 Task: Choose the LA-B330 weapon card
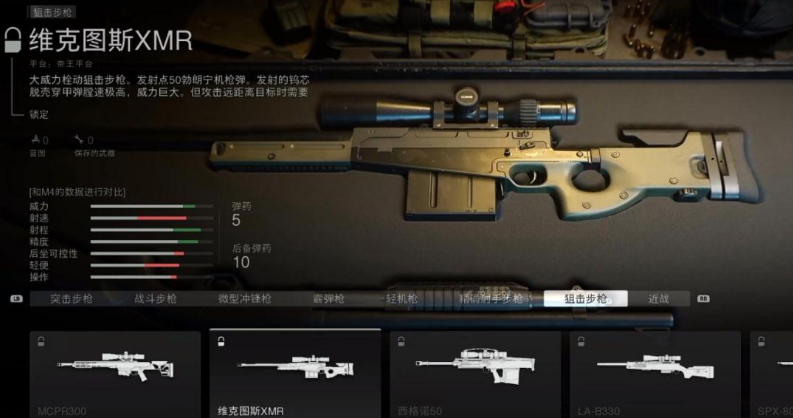click(x=654, y=374)
